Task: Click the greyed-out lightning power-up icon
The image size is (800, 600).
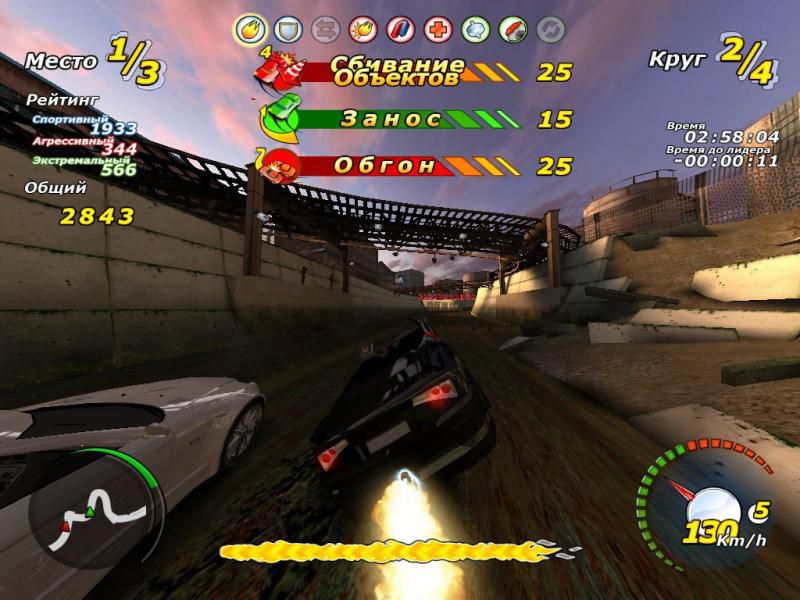Action: 551,28
